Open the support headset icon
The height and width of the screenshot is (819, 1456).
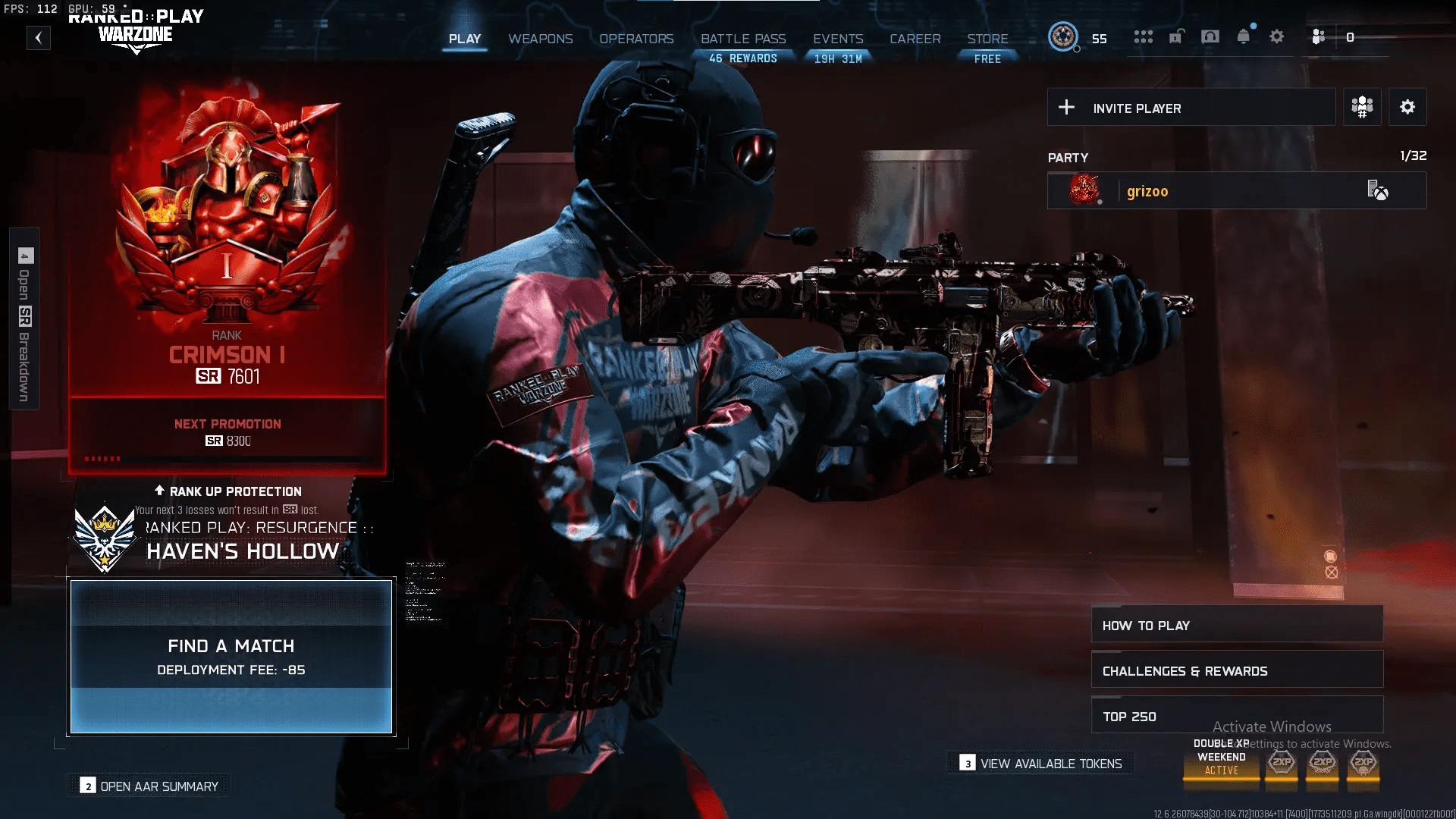(x=1210, y=36)
